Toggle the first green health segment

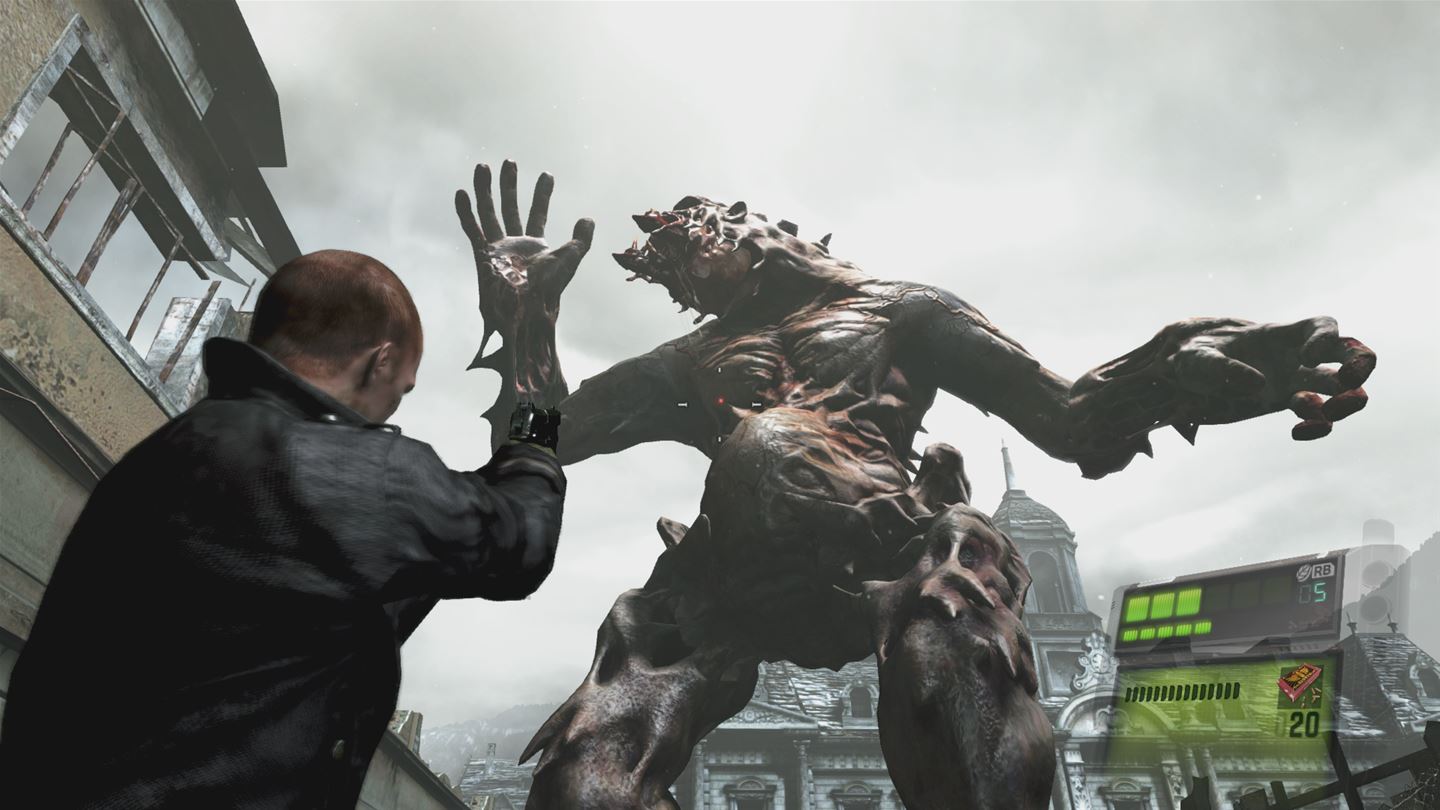click(x=1138, y=607)
